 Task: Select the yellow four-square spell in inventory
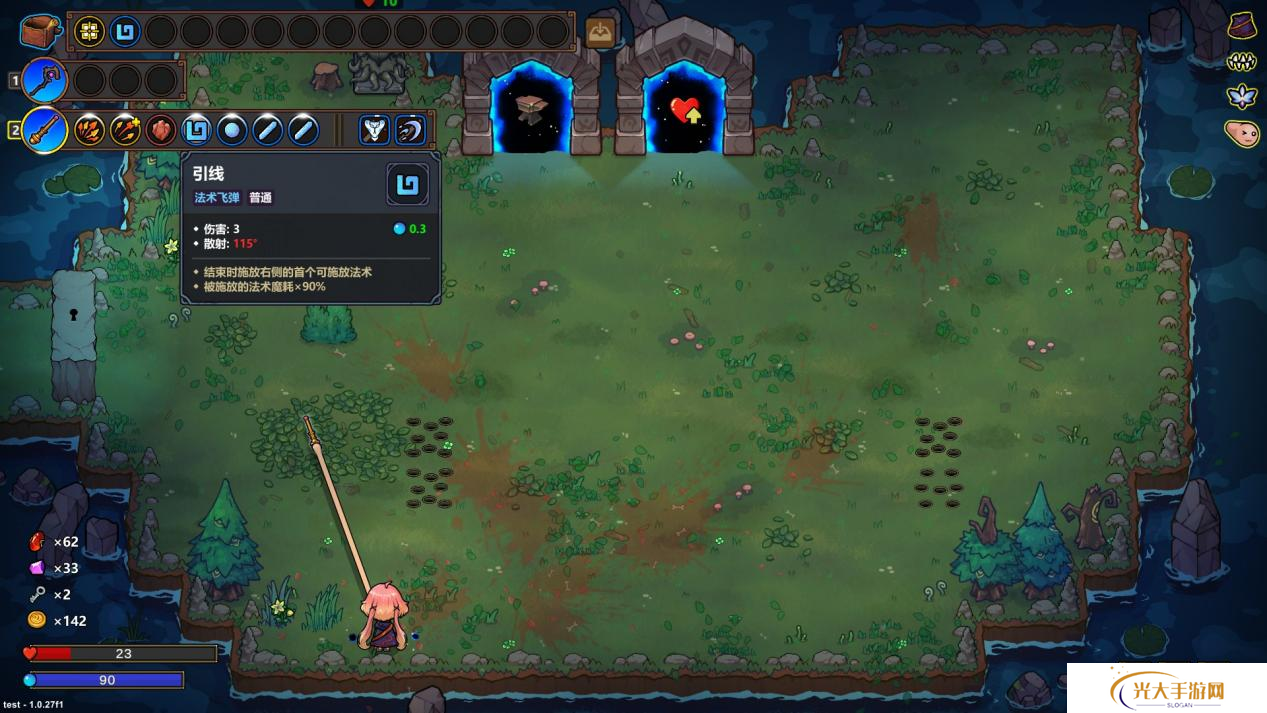click(x=90, y=32)
